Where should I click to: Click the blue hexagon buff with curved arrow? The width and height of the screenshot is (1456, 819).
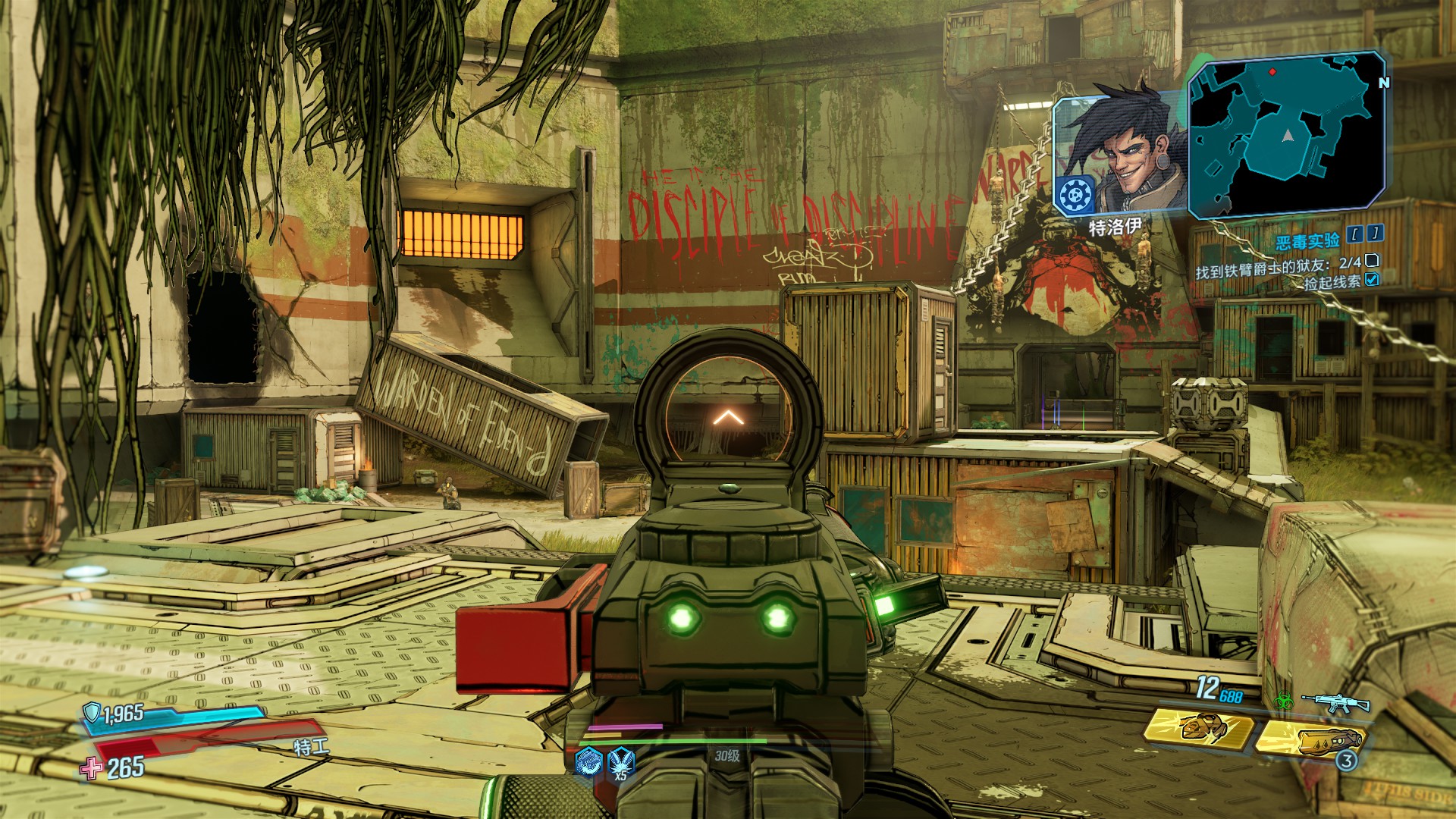pyautogui.click(x=588, y=760)
